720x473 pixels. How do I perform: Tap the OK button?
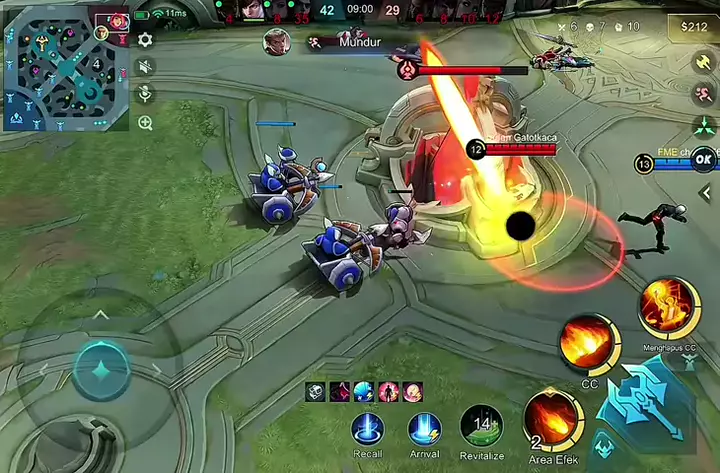[704, 158]
